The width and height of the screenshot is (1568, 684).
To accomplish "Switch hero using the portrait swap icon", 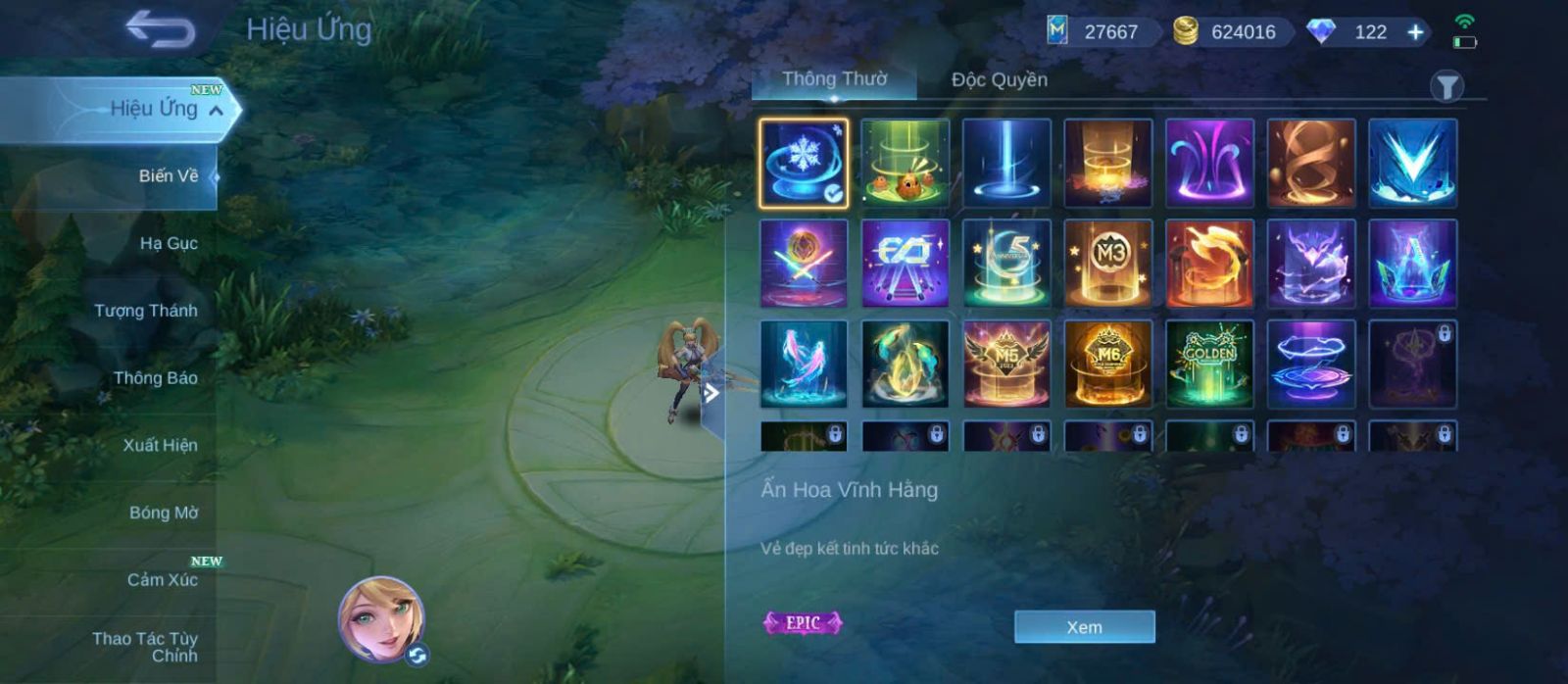I will 417,655.
